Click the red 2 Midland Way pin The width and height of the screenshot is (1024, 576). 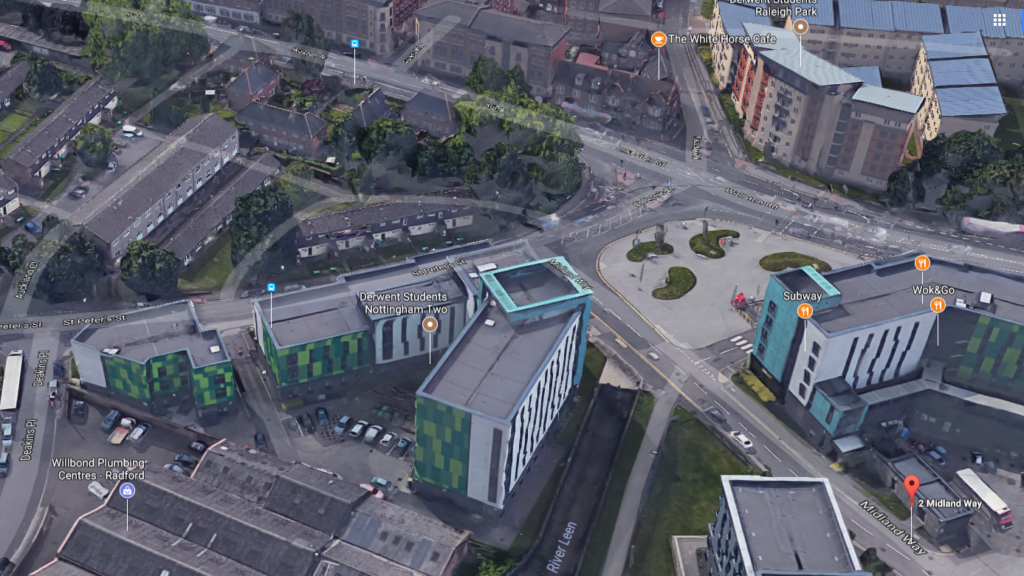click(x=911, y=488)
